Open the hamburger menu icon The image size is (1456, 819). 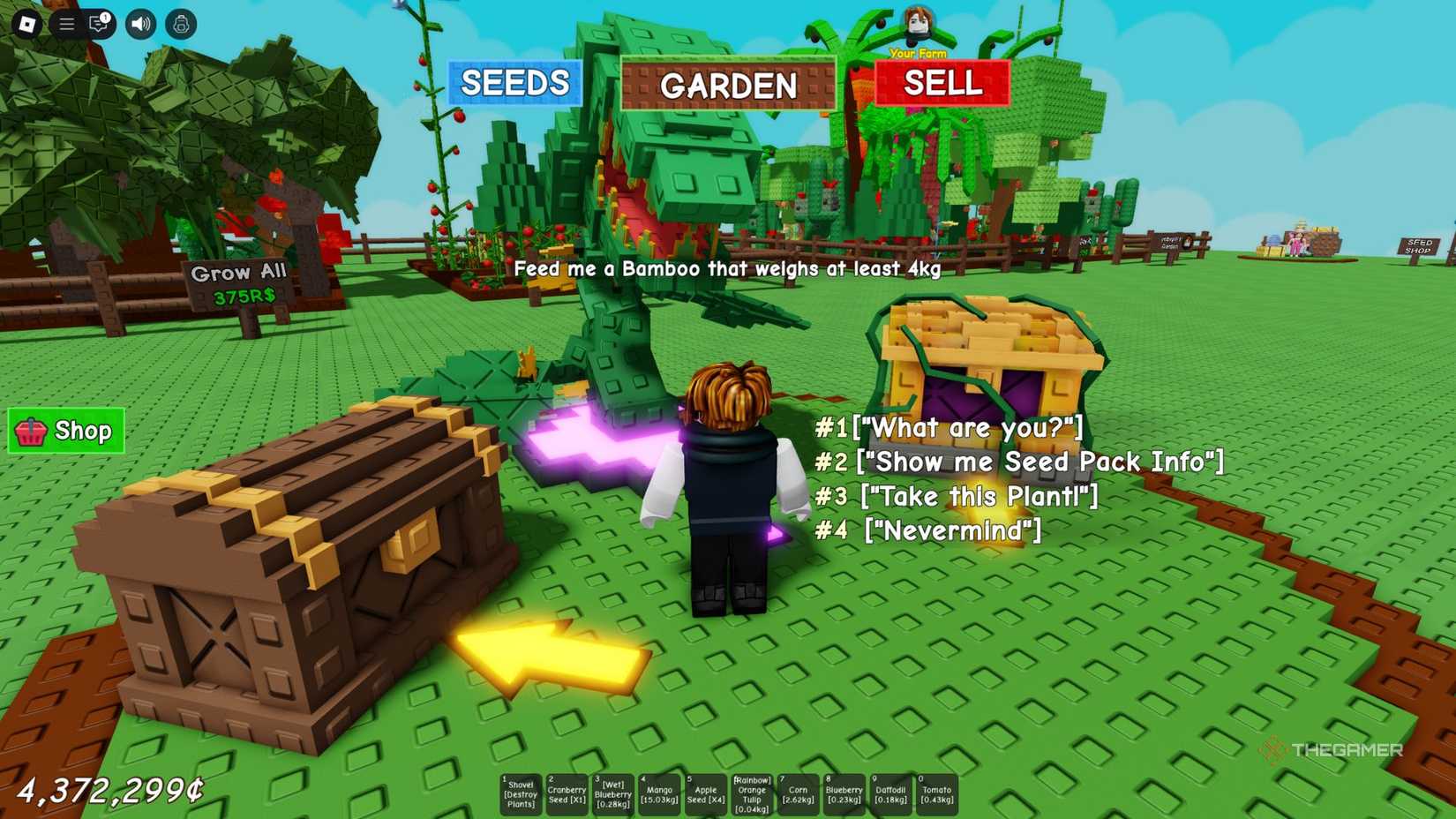pyautogui.click(x=66, y=24)
